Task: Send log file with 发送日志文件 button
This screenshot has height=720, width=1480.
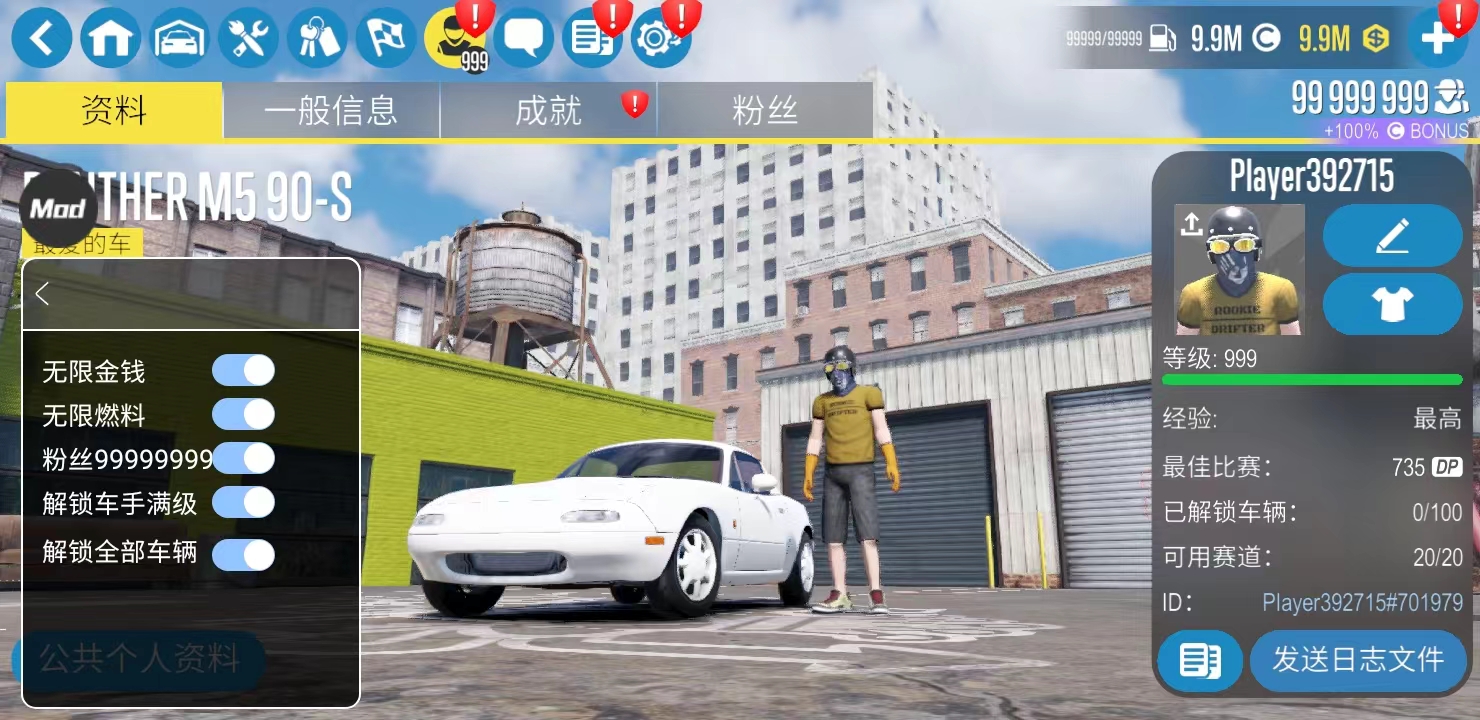Action: pyautogui.click(x=1357, y=660)
